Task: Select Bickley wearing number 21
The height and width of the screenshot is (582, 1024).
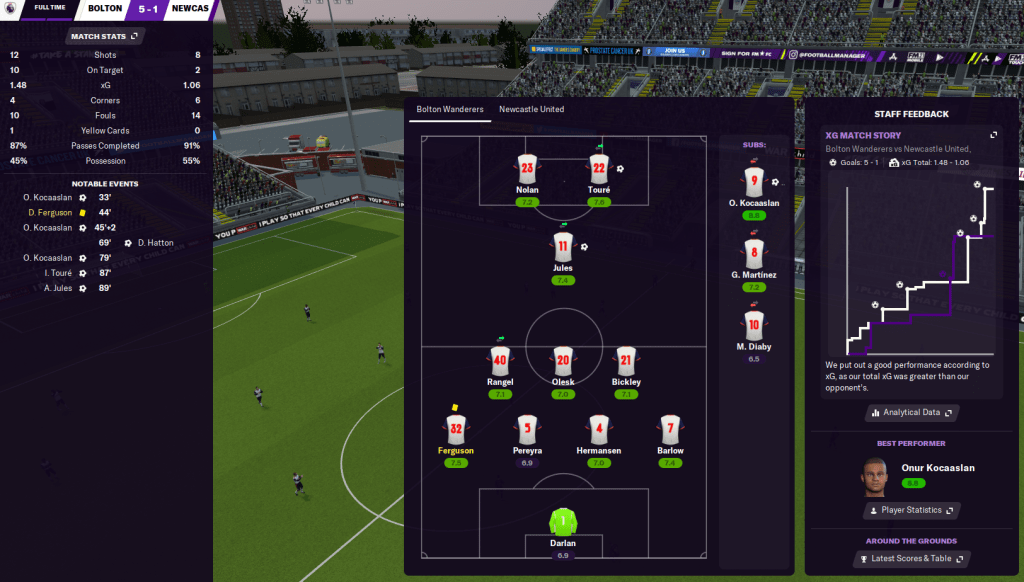Action: pyautogui.click(x=626, y=361)
